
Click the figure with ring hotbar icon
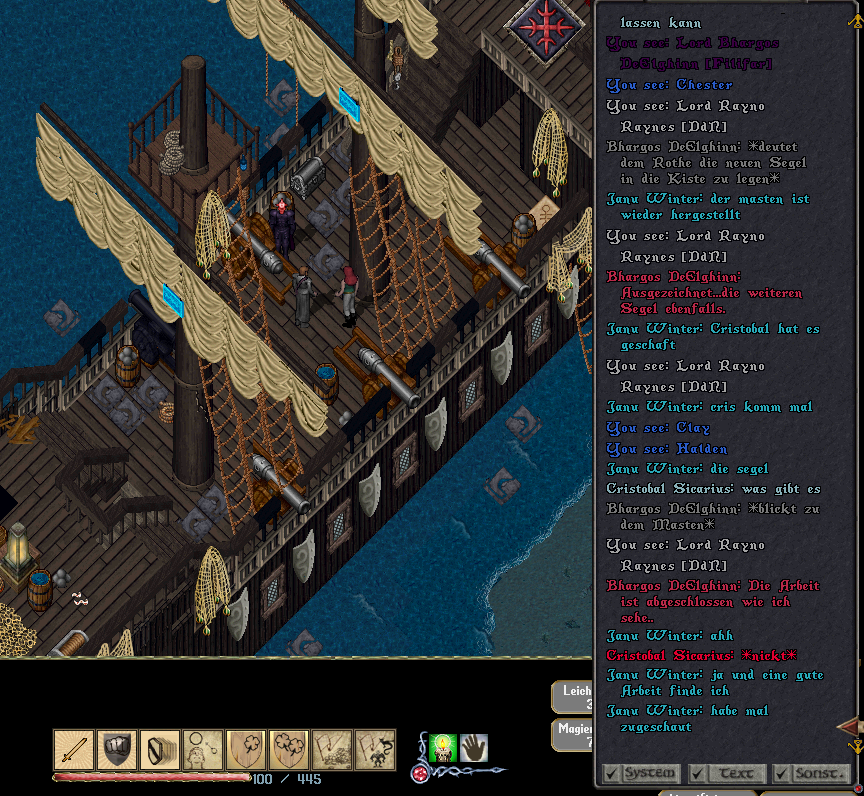tap(203, 750)
